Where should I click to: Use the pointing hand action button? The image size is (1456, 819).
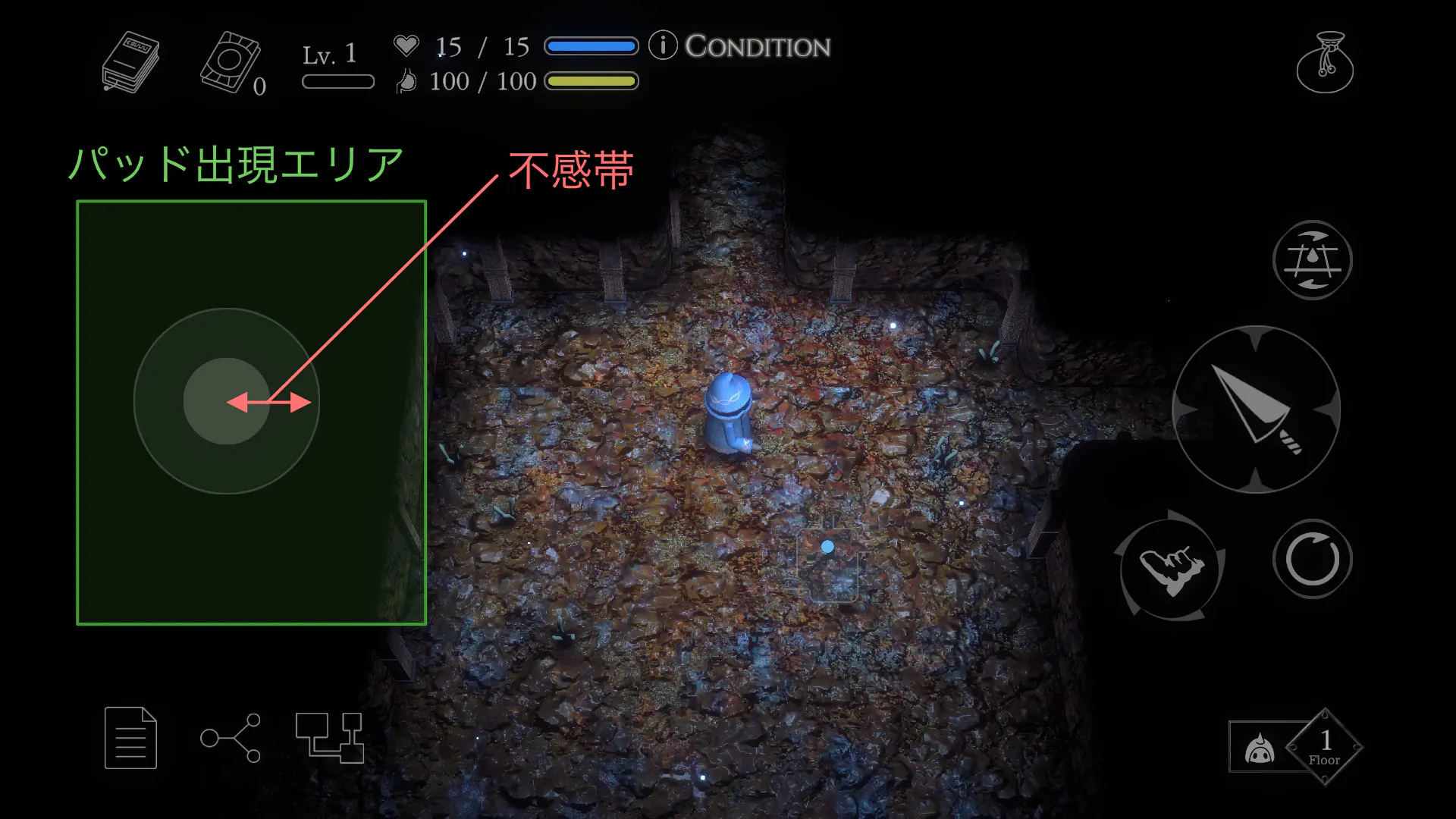point(1171,567)
